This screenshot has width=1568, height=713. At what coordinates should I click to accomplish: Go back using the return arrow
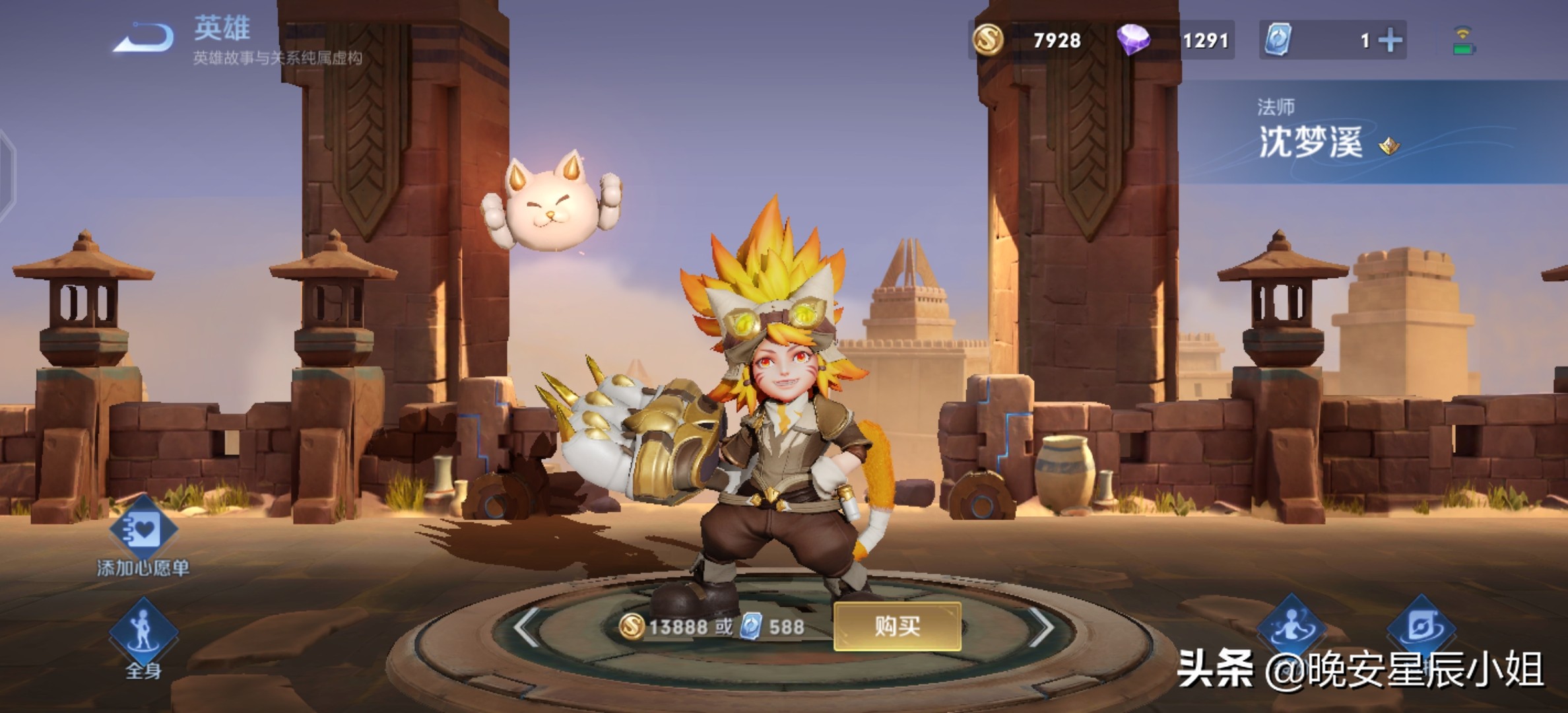point(144,38)
